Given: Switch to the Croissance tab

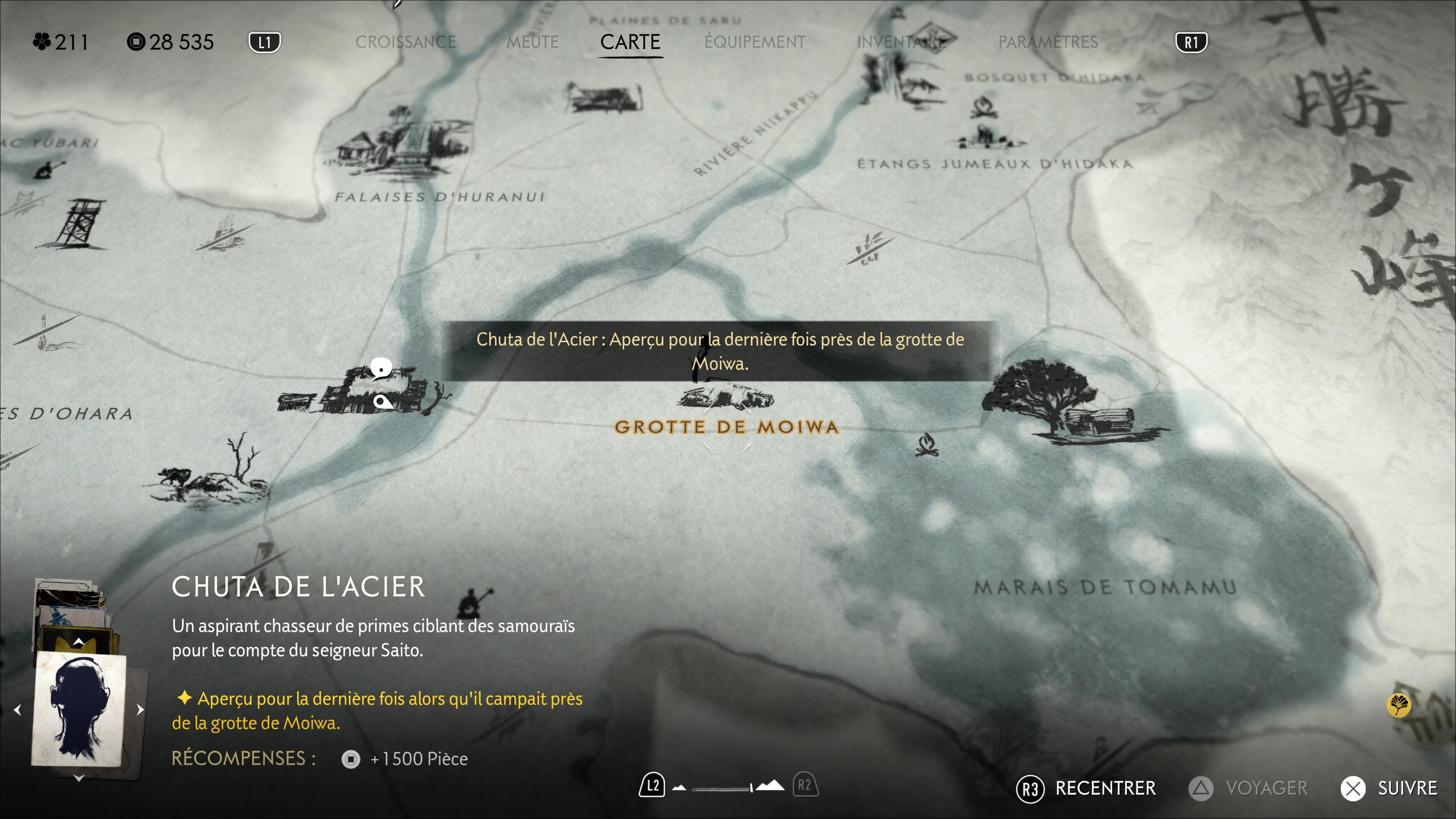Looking at the screenshot, I should pos(405,42).
